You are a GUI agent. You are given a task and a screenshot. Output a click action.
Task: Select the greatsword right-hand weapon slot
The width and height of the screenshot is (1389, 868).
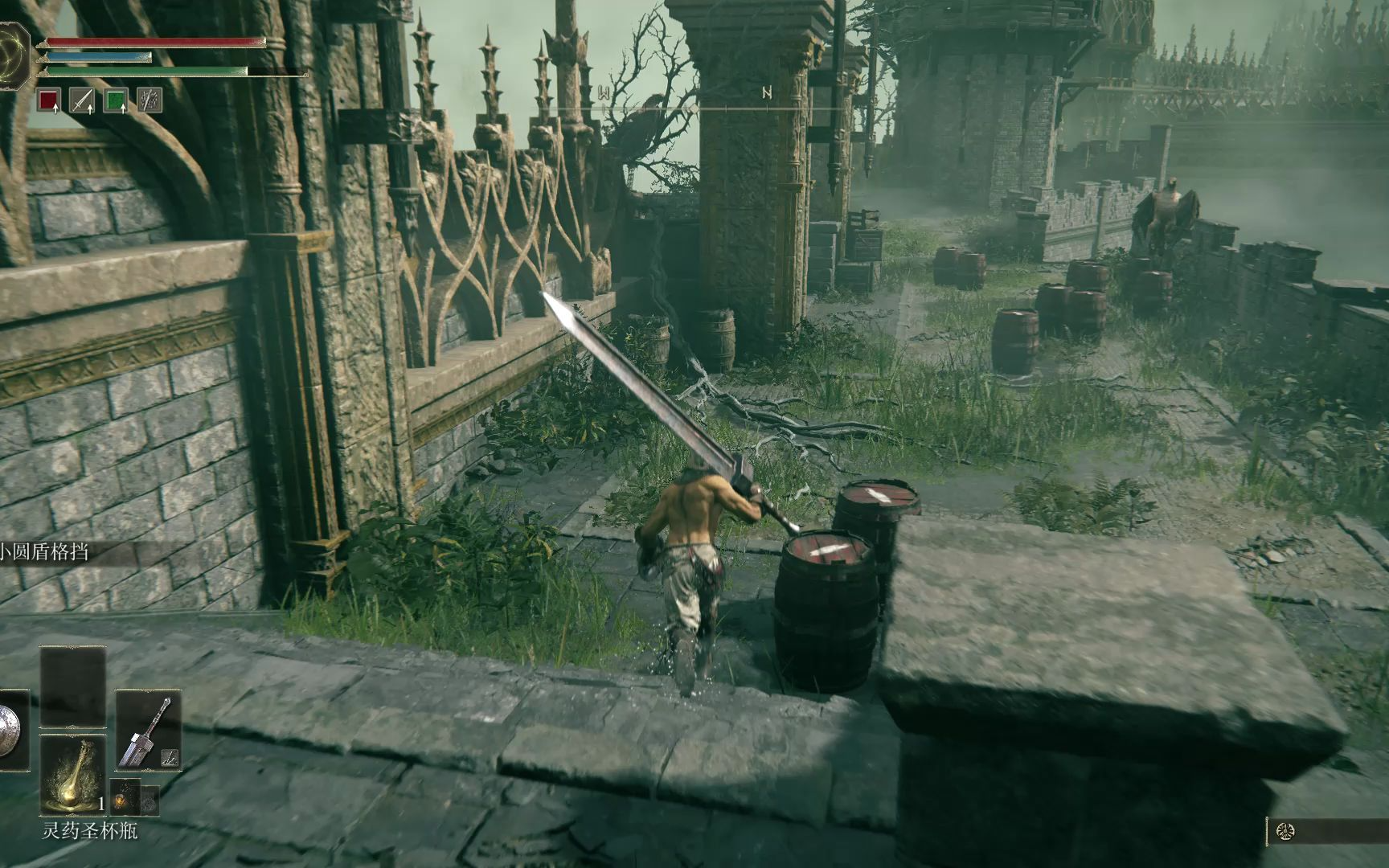(146, 730)
